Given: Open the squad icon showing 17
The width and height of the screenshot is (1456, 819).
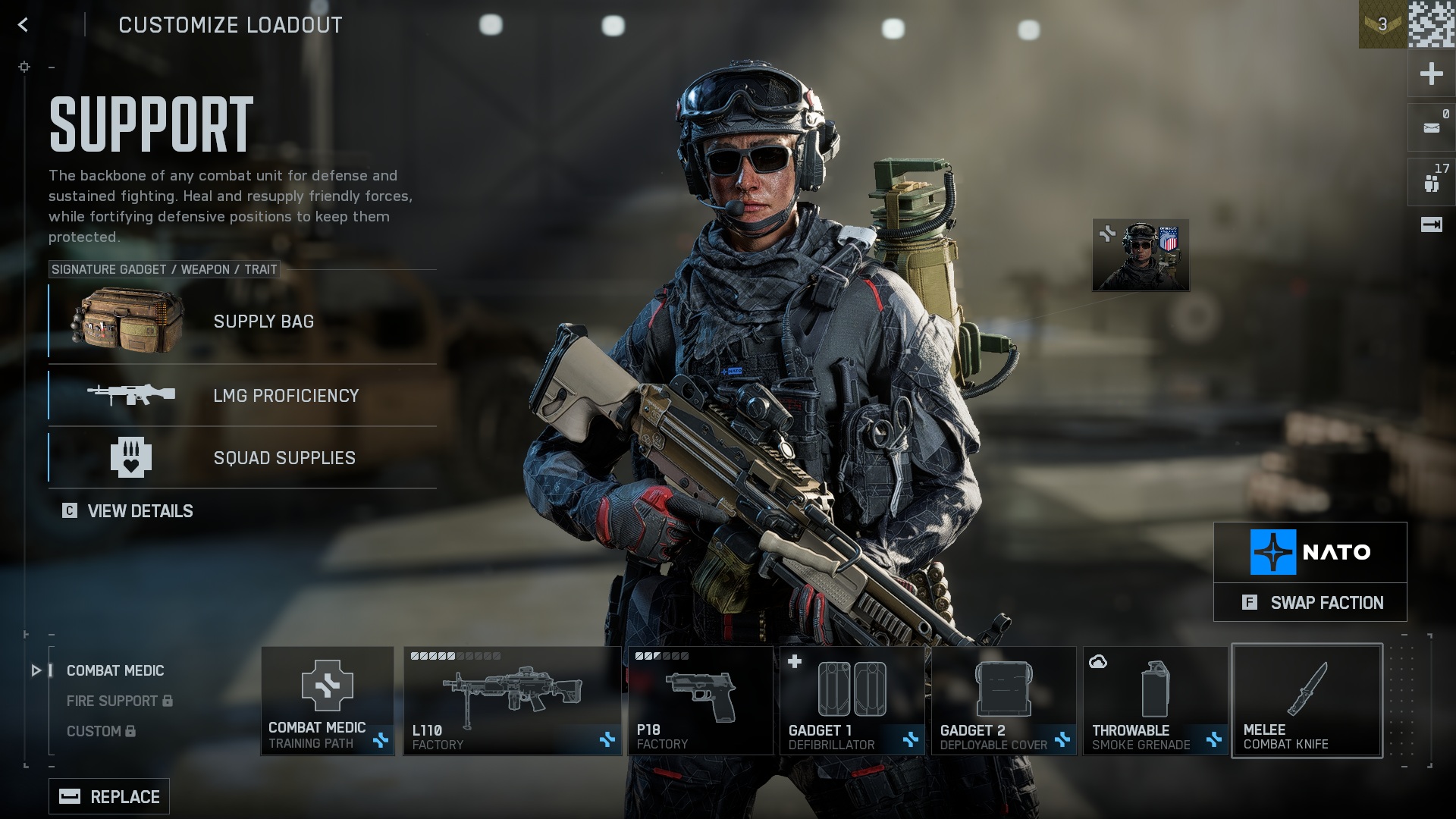Looking at the screenshot, I should (x=1431, y=182).
